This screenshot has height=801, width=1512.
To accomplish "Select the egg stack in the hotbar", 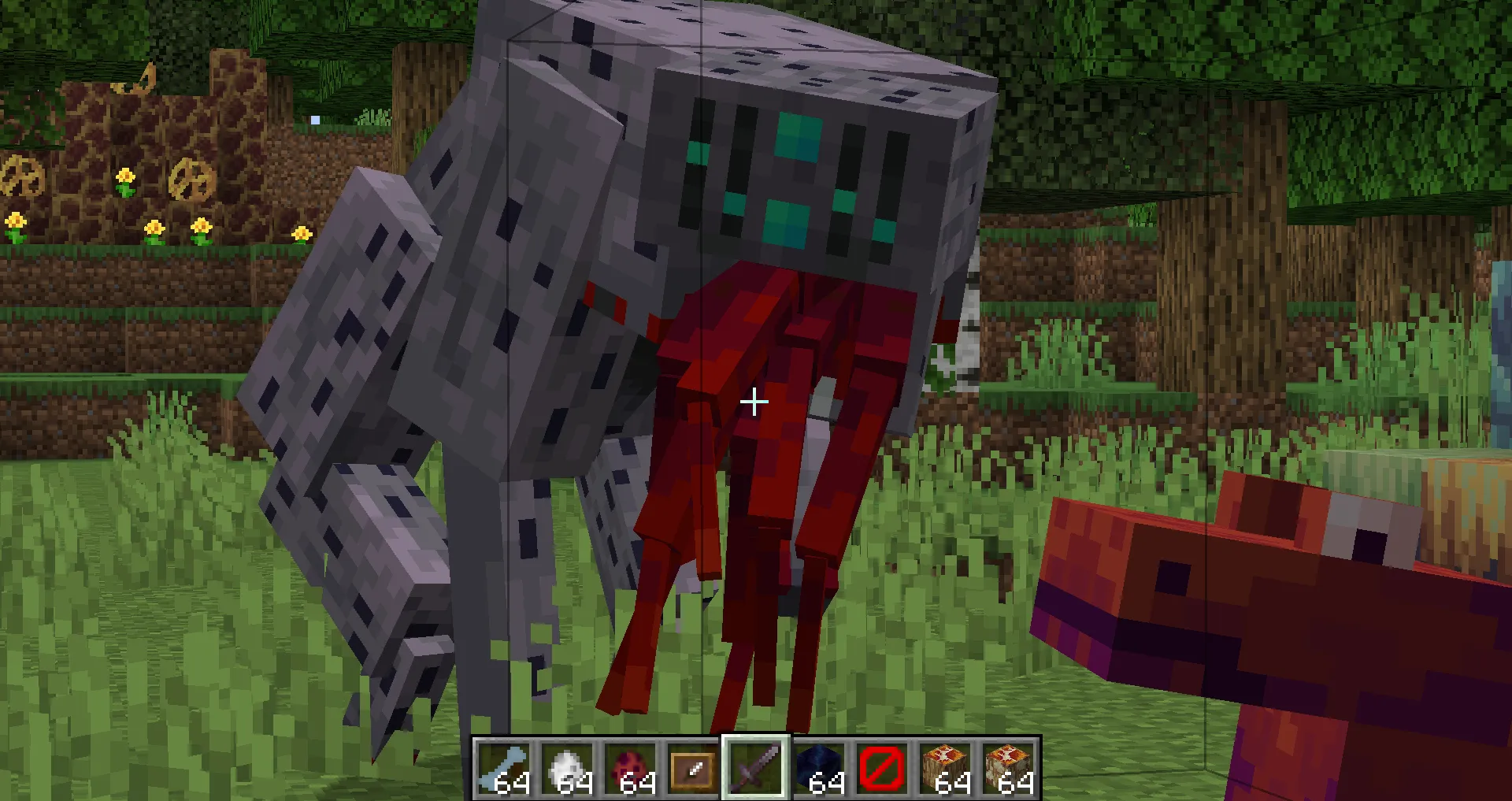I will point(568,768).
